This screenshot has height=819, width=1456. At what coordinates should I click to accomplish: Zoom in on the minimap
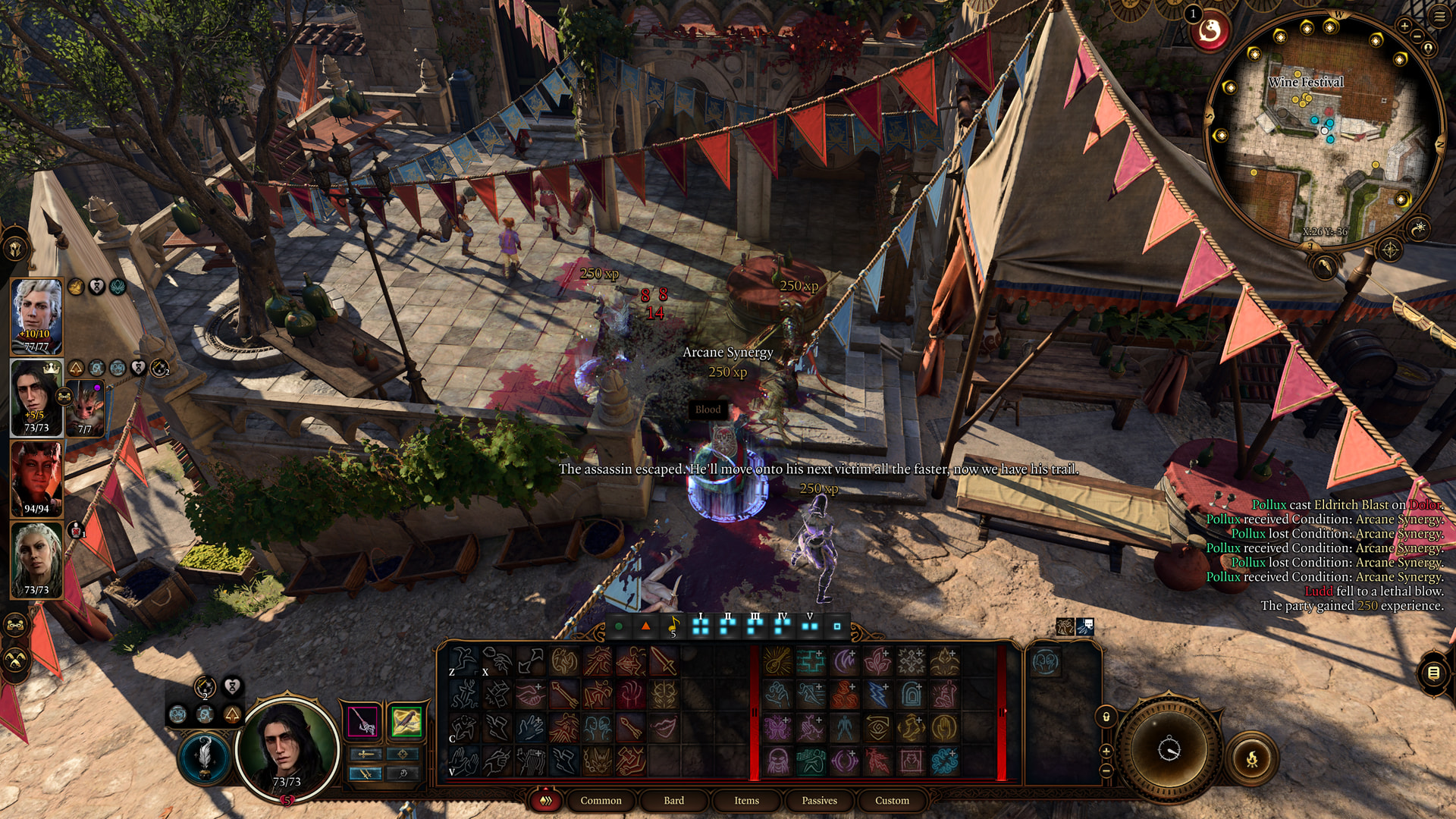pyautogui.click(x=1404, y=26)
